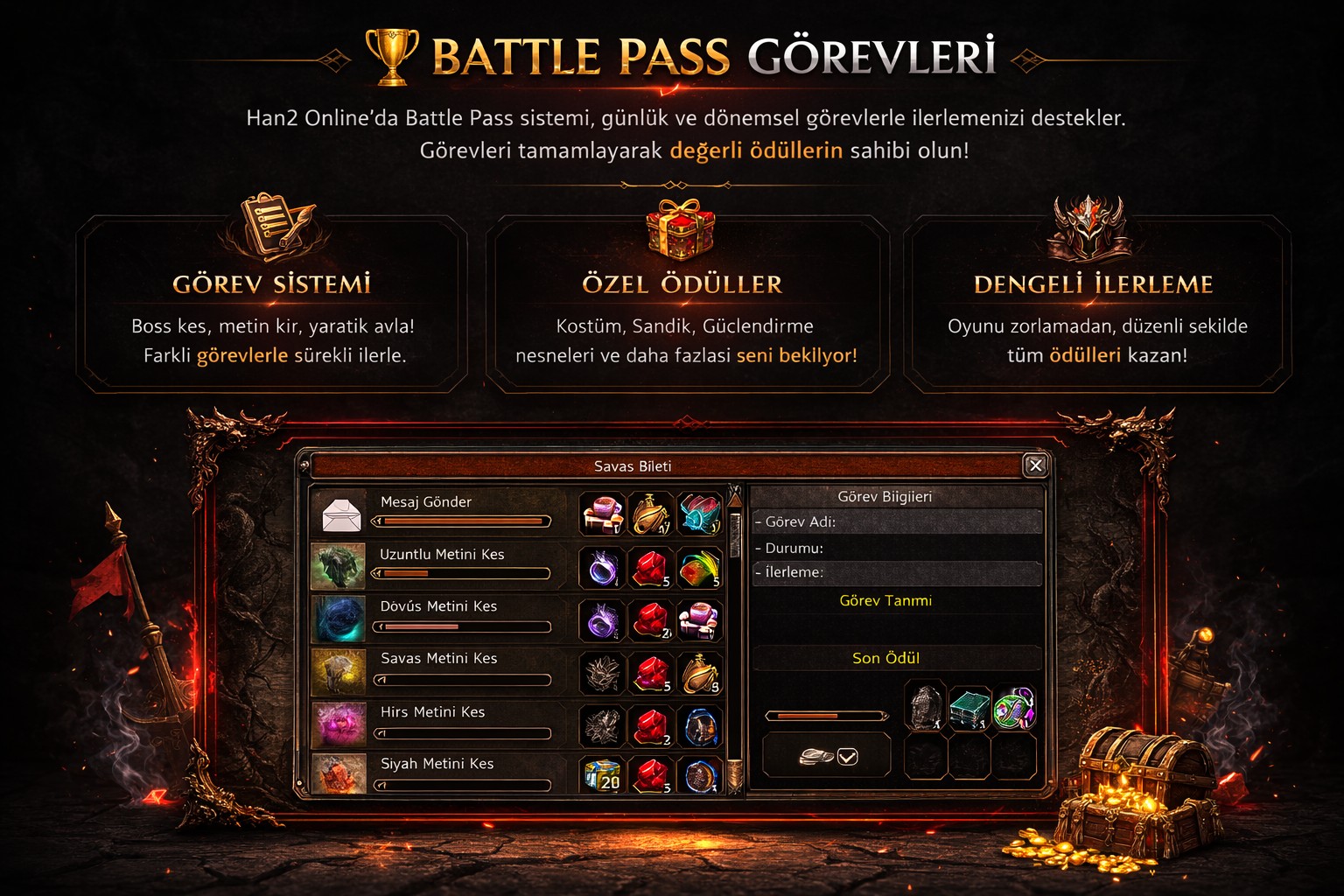Click the red gem reward beside Savas Metini Kes
Image resolution: width=1344 pixels, height=896 pixels.
click(x=650, y=671)
